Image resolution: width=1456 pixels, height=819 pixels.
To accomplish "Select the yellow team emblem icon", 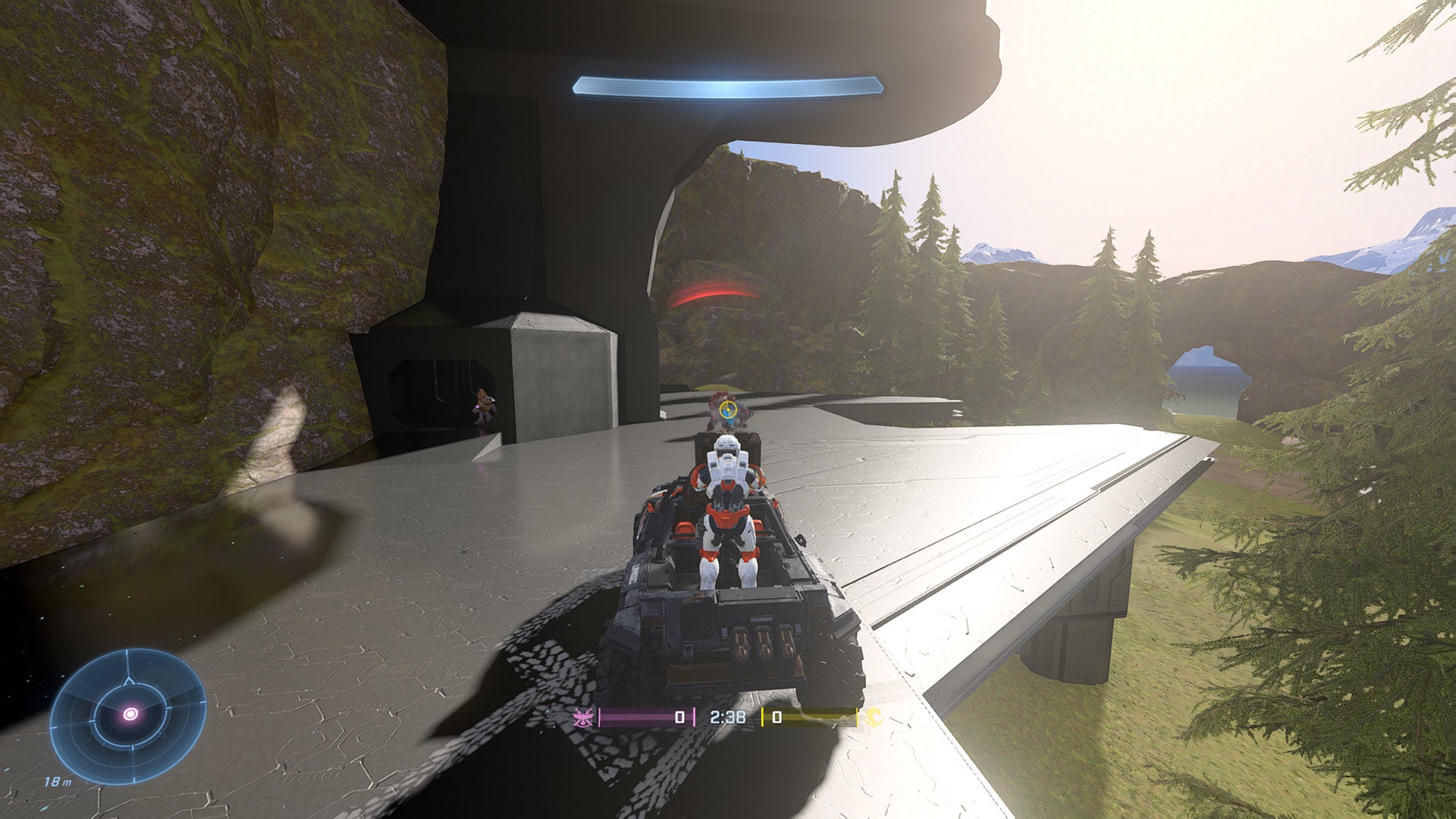I will coord(874,717).
